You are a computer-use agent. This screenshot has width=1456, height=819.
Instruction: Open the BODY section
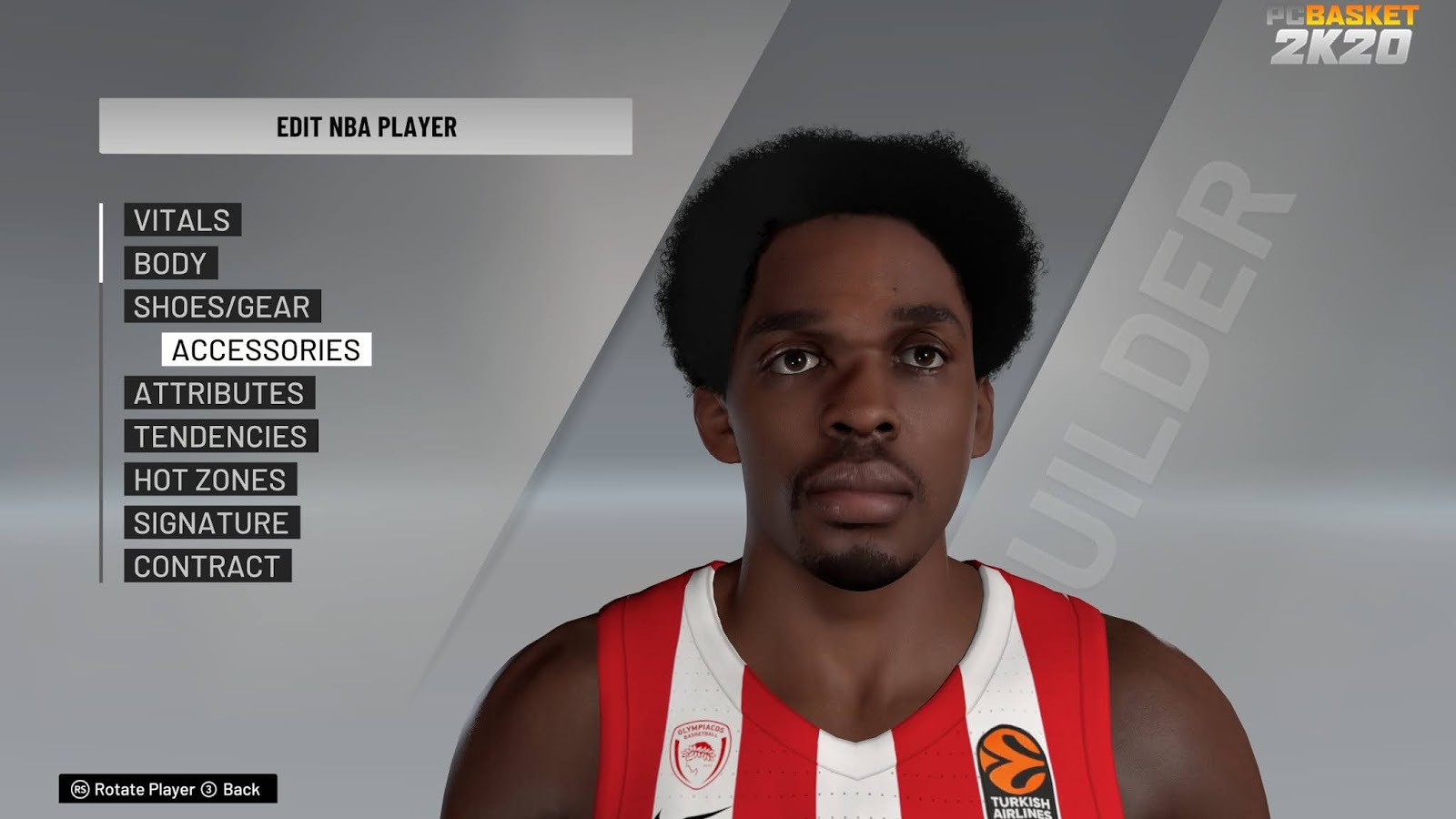(x=169, y=264)
